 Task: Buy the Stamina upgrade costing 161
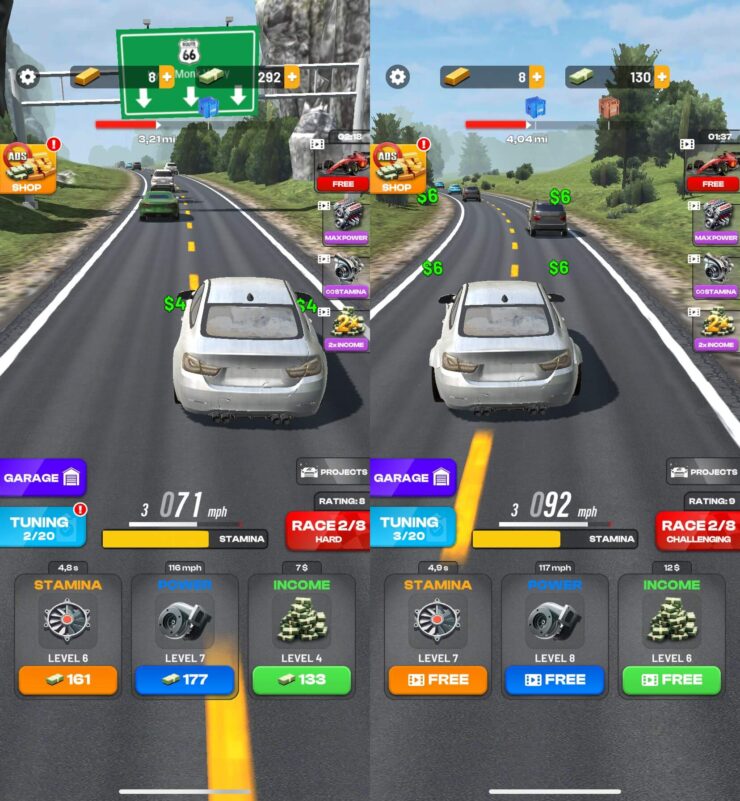pyautogui.click(x=68, y=680)
